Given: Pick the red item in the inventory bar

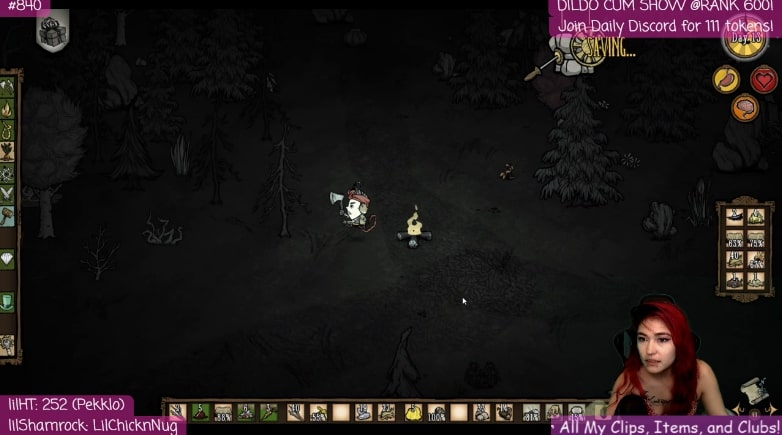Looking at the screenshot, I should pyautogui.click(x=200, y=411).
